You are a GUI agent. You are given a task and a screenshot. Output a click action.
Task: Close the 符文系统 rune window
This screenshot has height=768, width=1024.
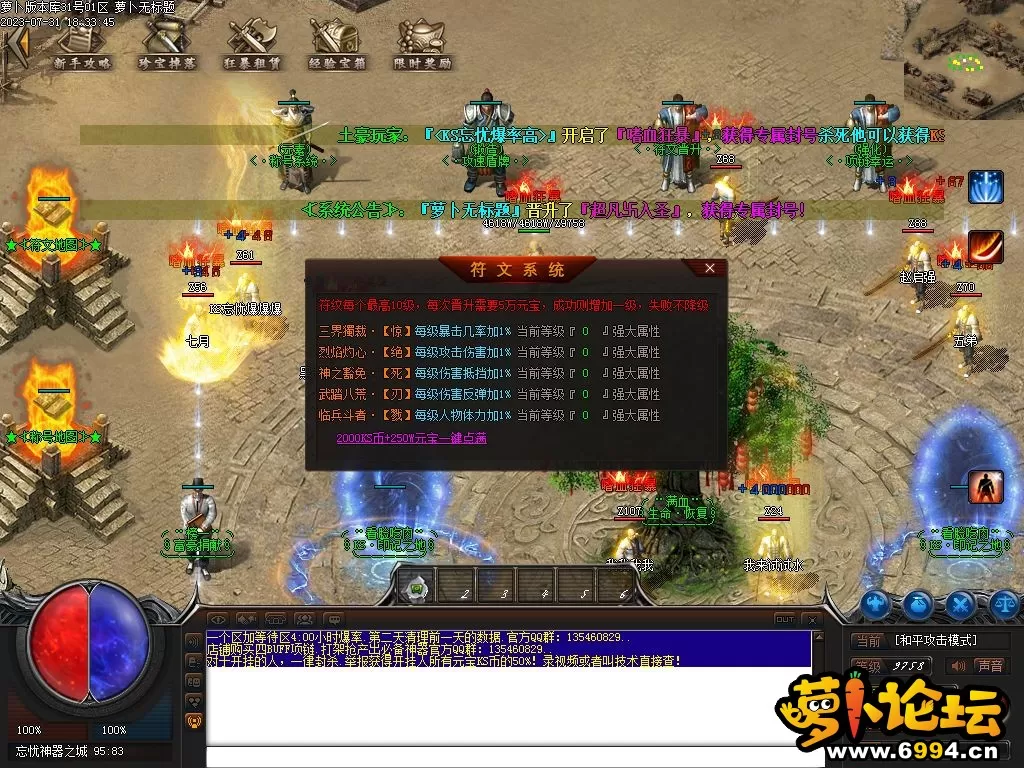point(710,268)
